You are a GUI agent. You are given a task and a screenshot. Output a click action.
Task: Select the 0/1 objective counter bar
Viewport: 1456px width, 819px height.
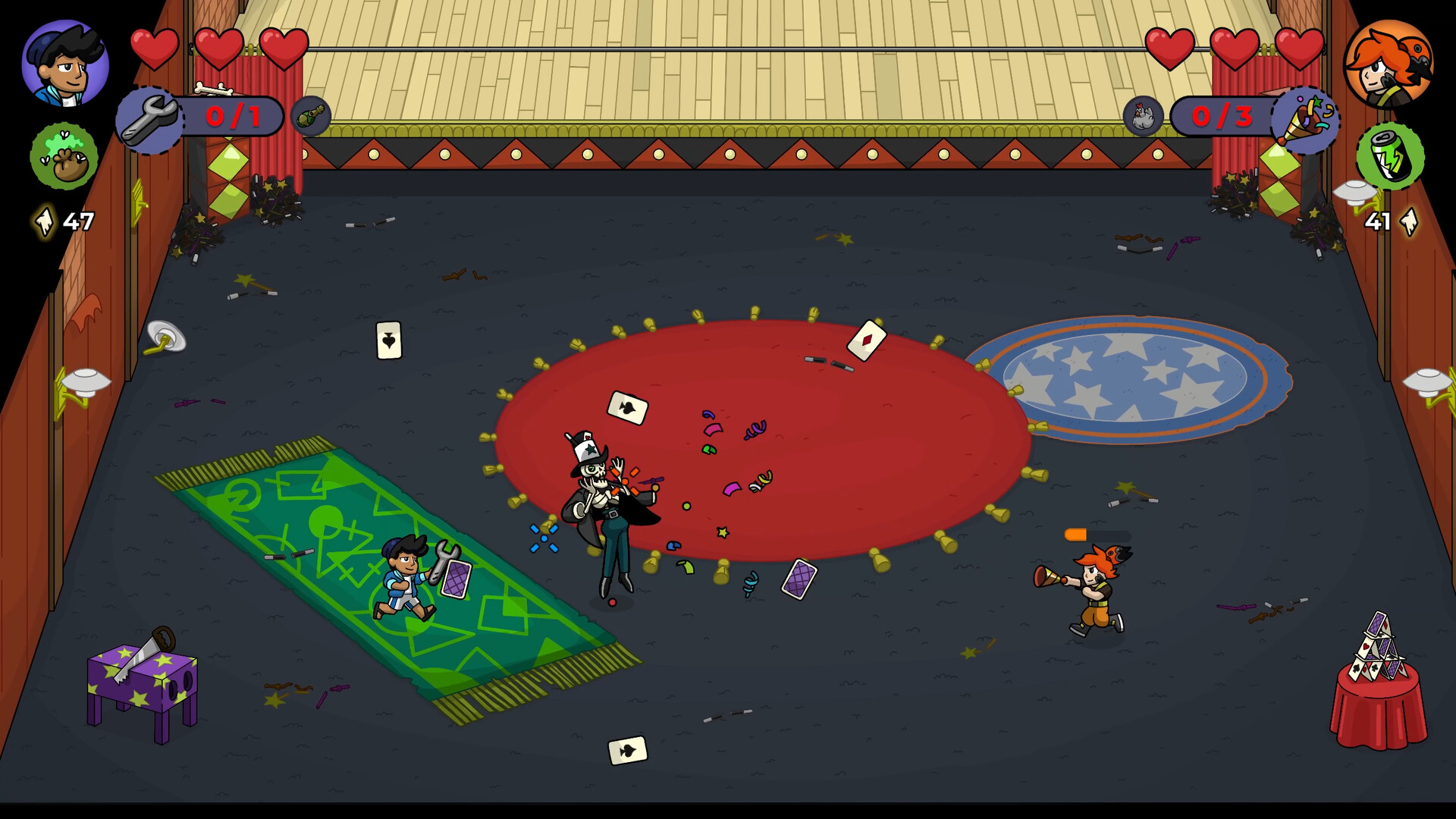(x=231, y=116)
